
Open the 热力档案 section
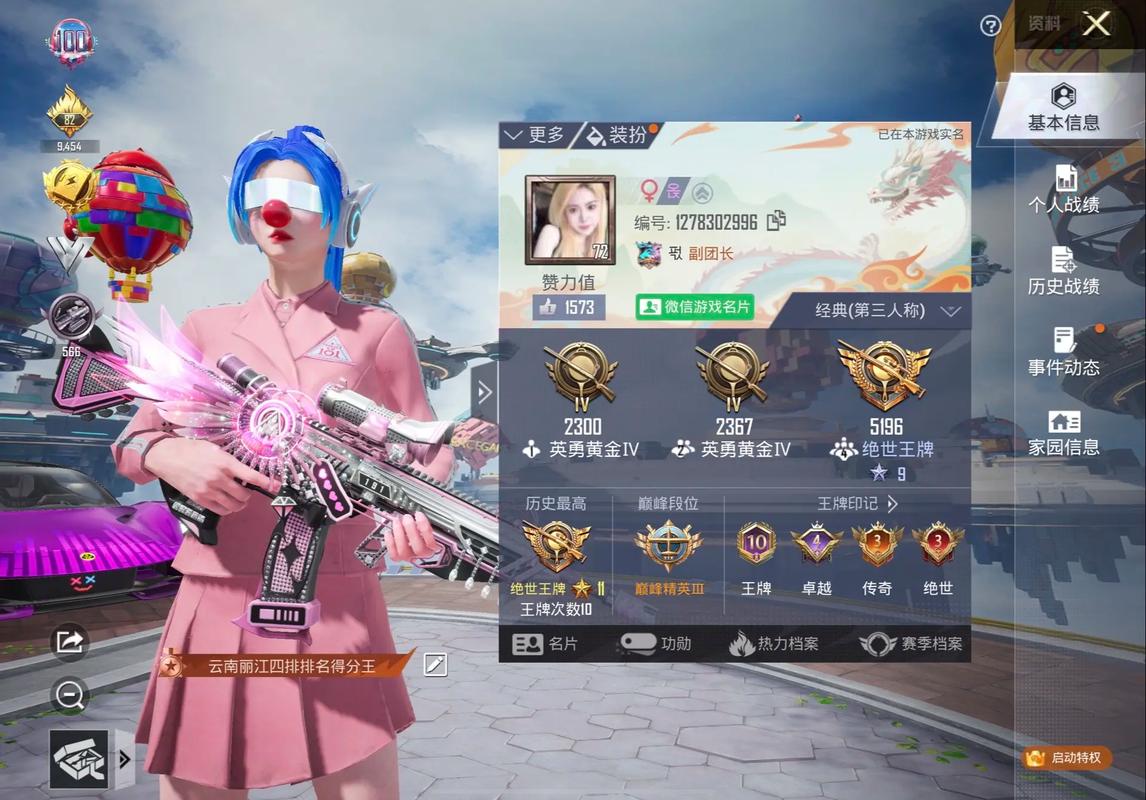coord(774,644)
